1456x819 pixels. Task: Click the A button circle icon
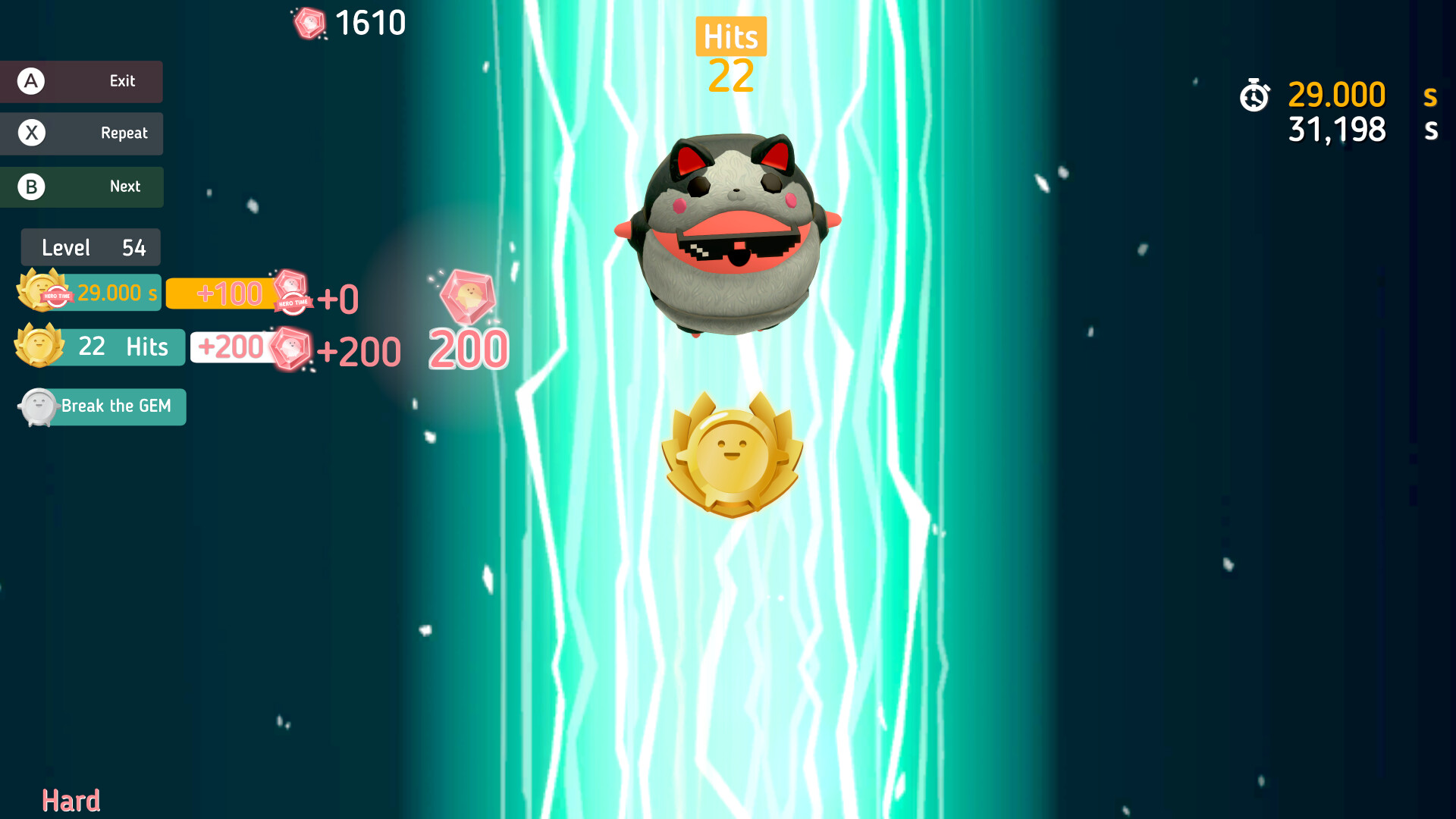30,81
